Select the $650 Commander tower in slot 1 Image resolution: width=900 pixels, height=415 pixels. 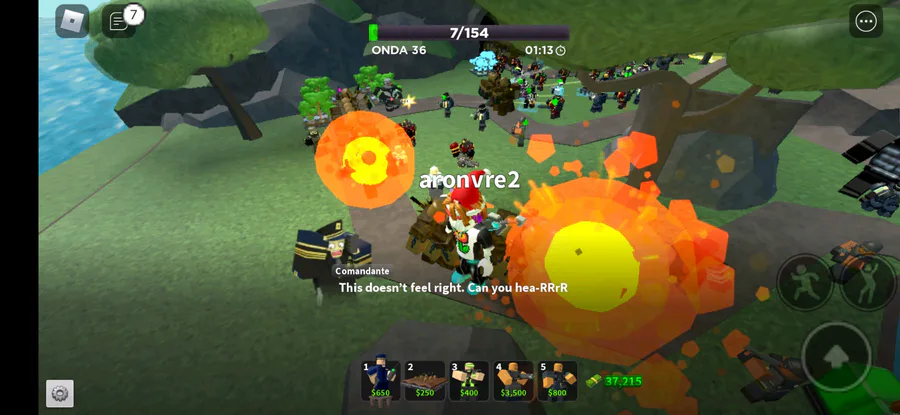[380, 380]
